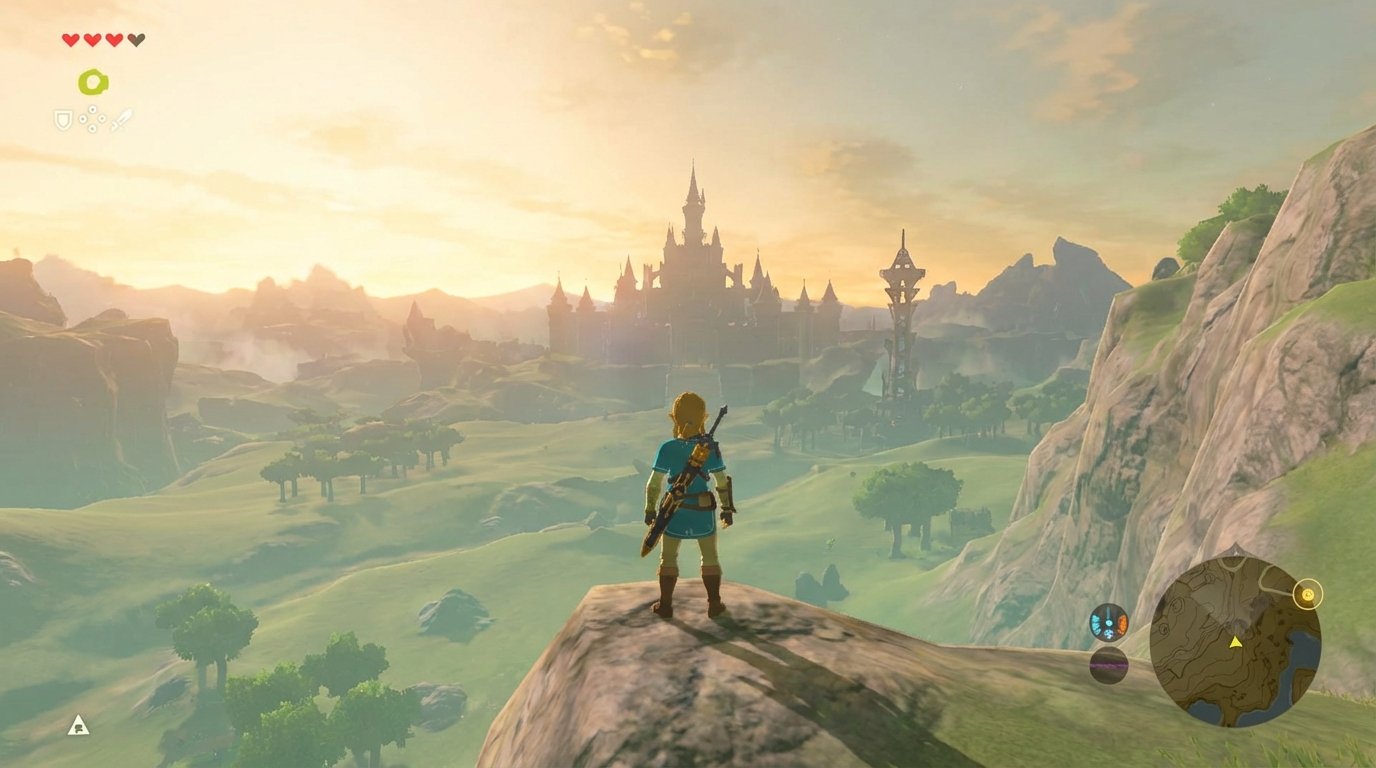This screenshot has width=1376, height=768.
Task: Toggle the first red heart in the health bar
Action: 70,38
